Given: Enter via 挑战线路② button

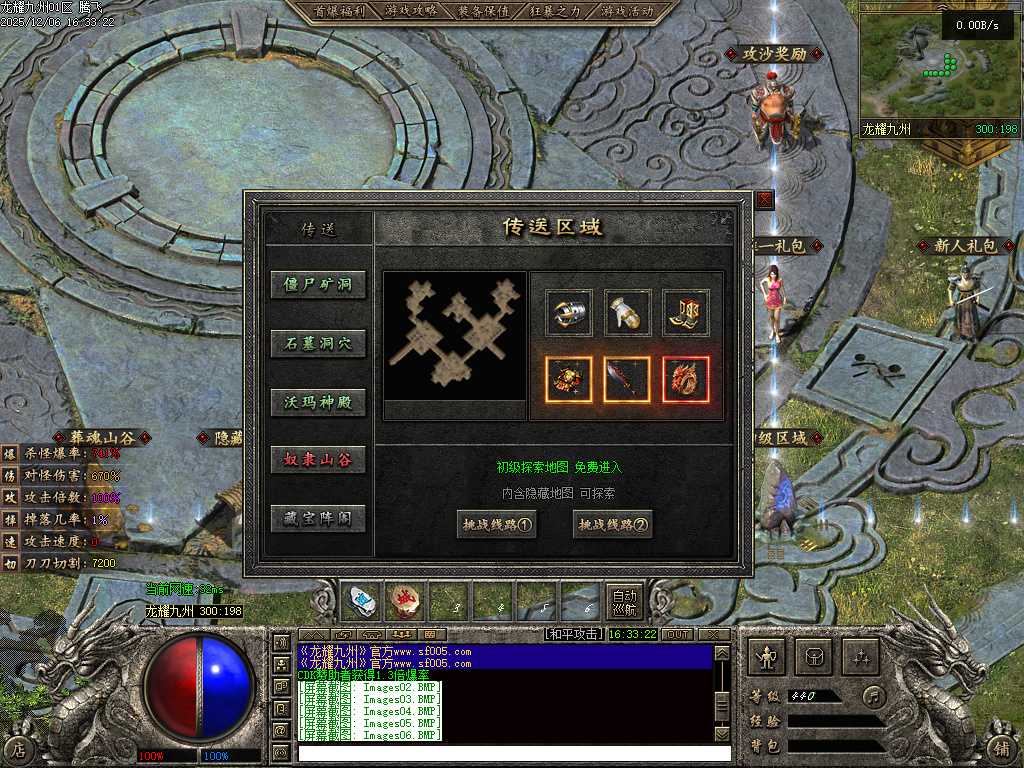Looking at the screenshot, I should [x=612, y=524].
